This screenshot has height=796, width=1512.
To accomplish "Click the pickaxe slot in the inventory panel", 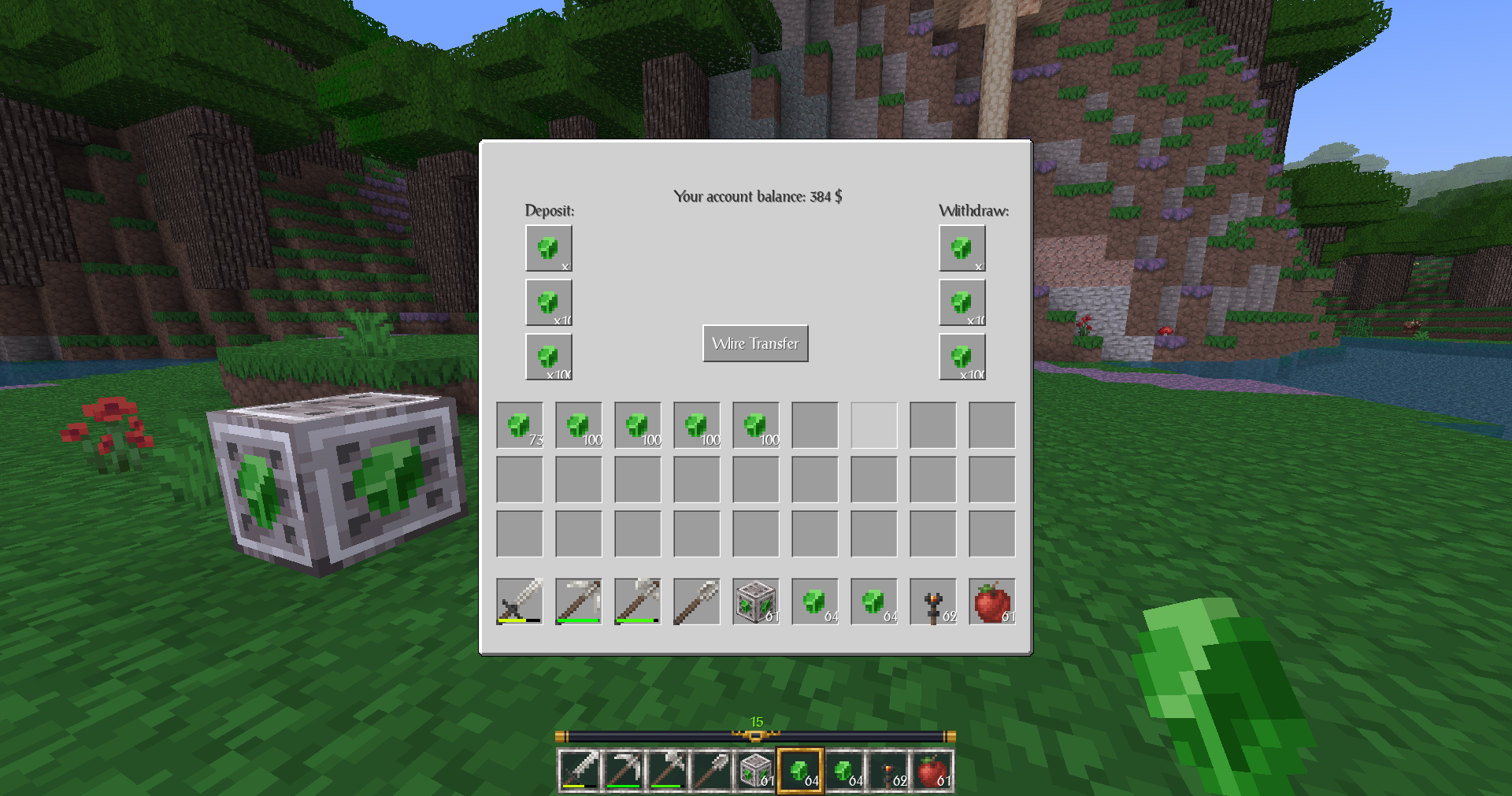I will 579,602.
